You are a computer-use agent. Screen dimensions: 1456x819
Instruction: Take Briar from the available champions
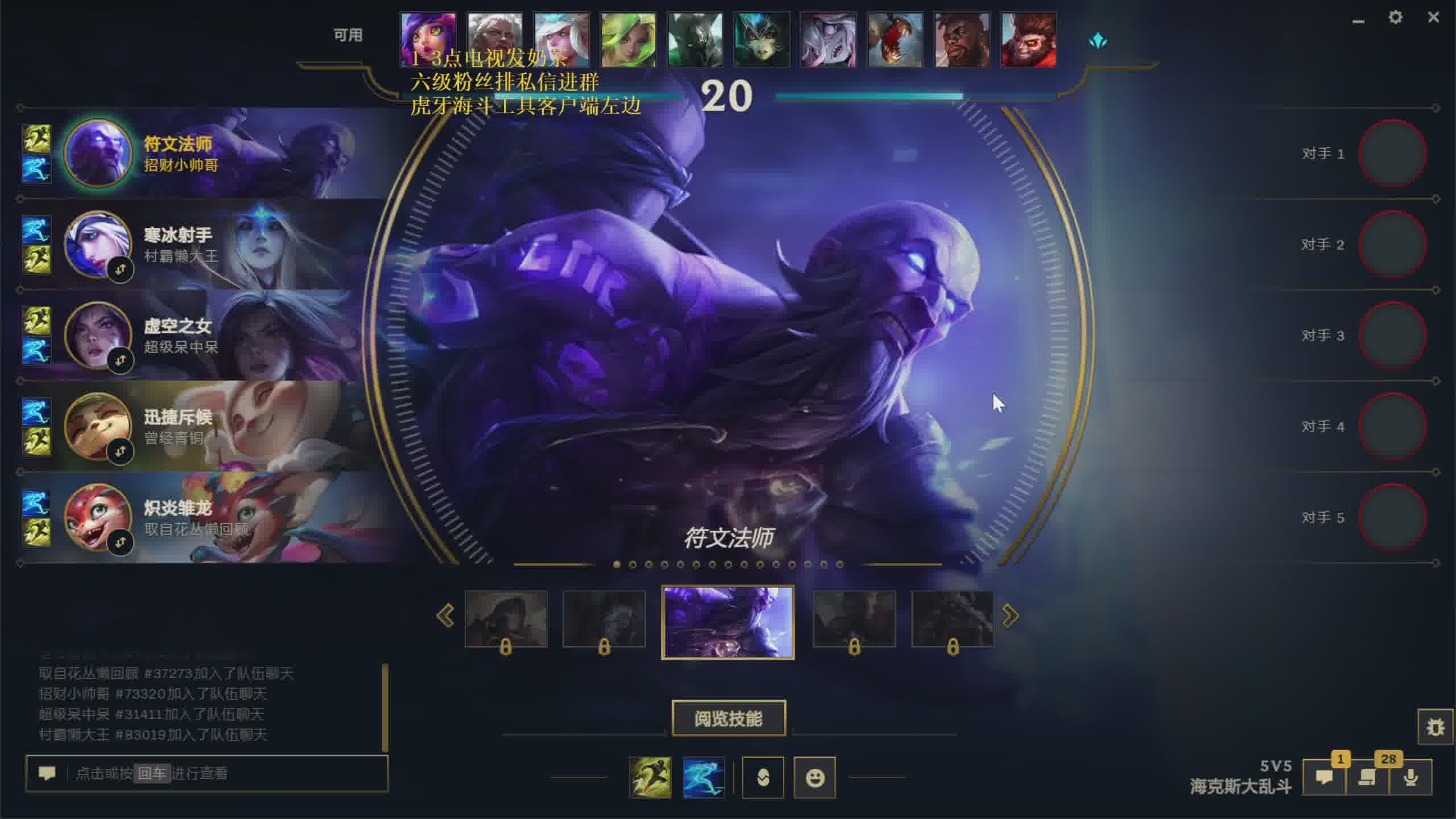point(828,40)
